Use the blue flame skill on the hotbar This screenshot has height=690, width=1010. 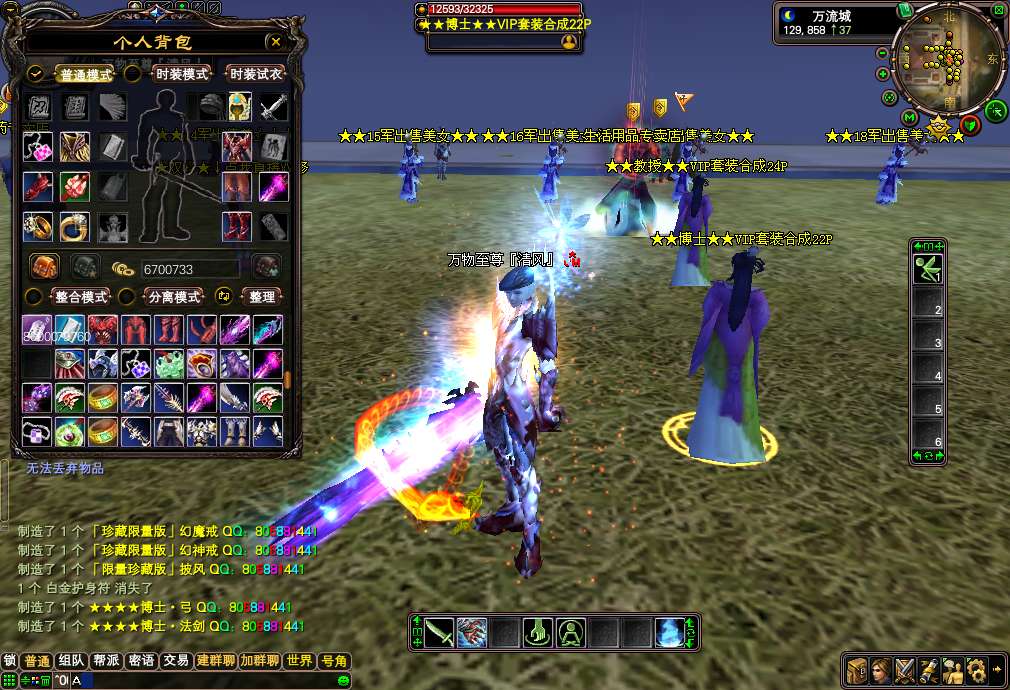point(670,632)
